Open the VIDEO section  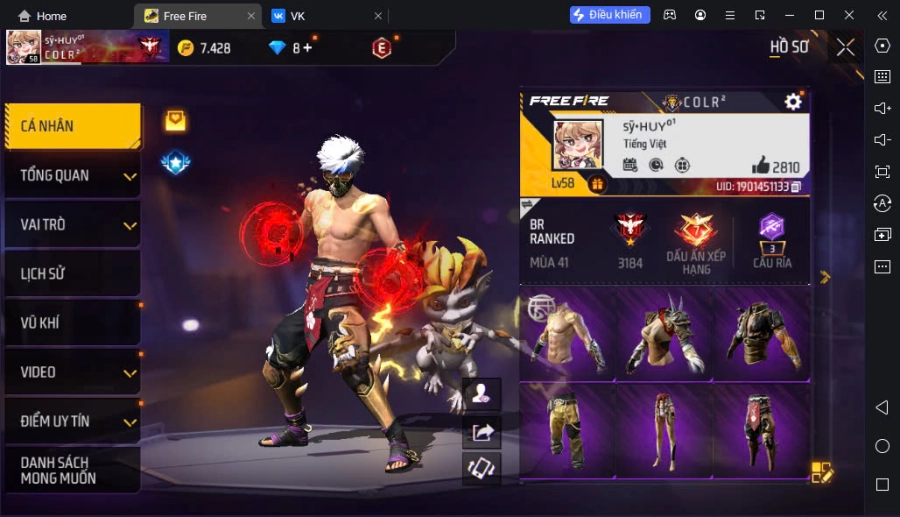[71, 372]
